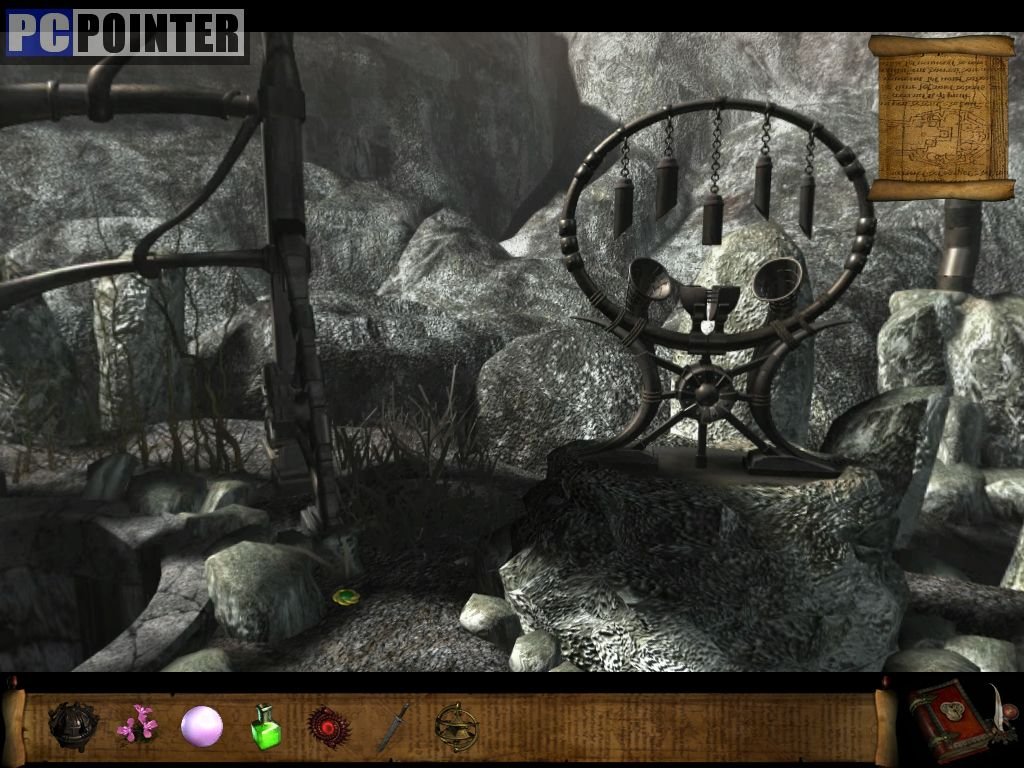Select the dark iron helmet-shaped item
Screen dimensions: 1024x768
73,724
